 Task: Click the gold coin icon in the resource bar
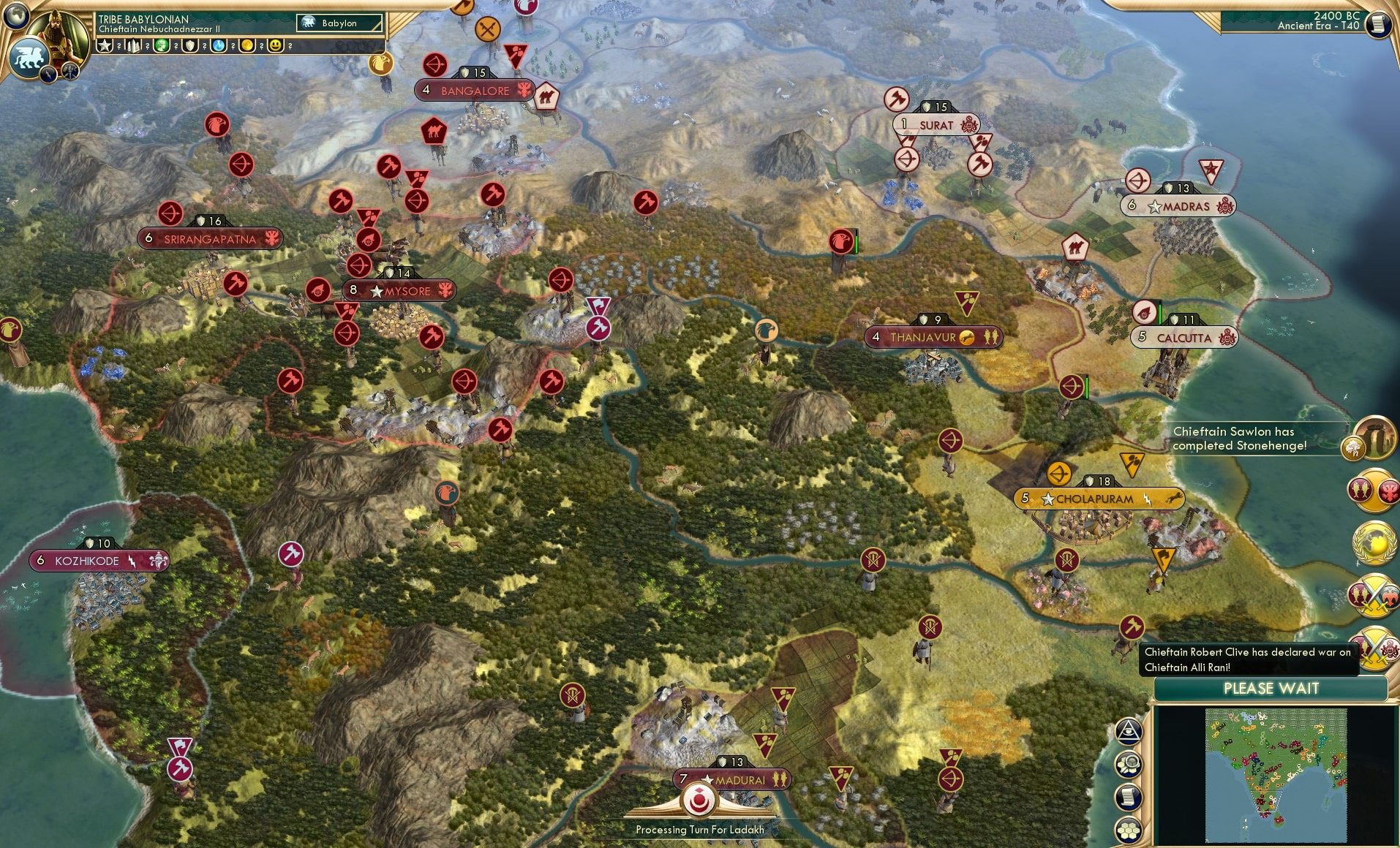click(x=247, y=45)
